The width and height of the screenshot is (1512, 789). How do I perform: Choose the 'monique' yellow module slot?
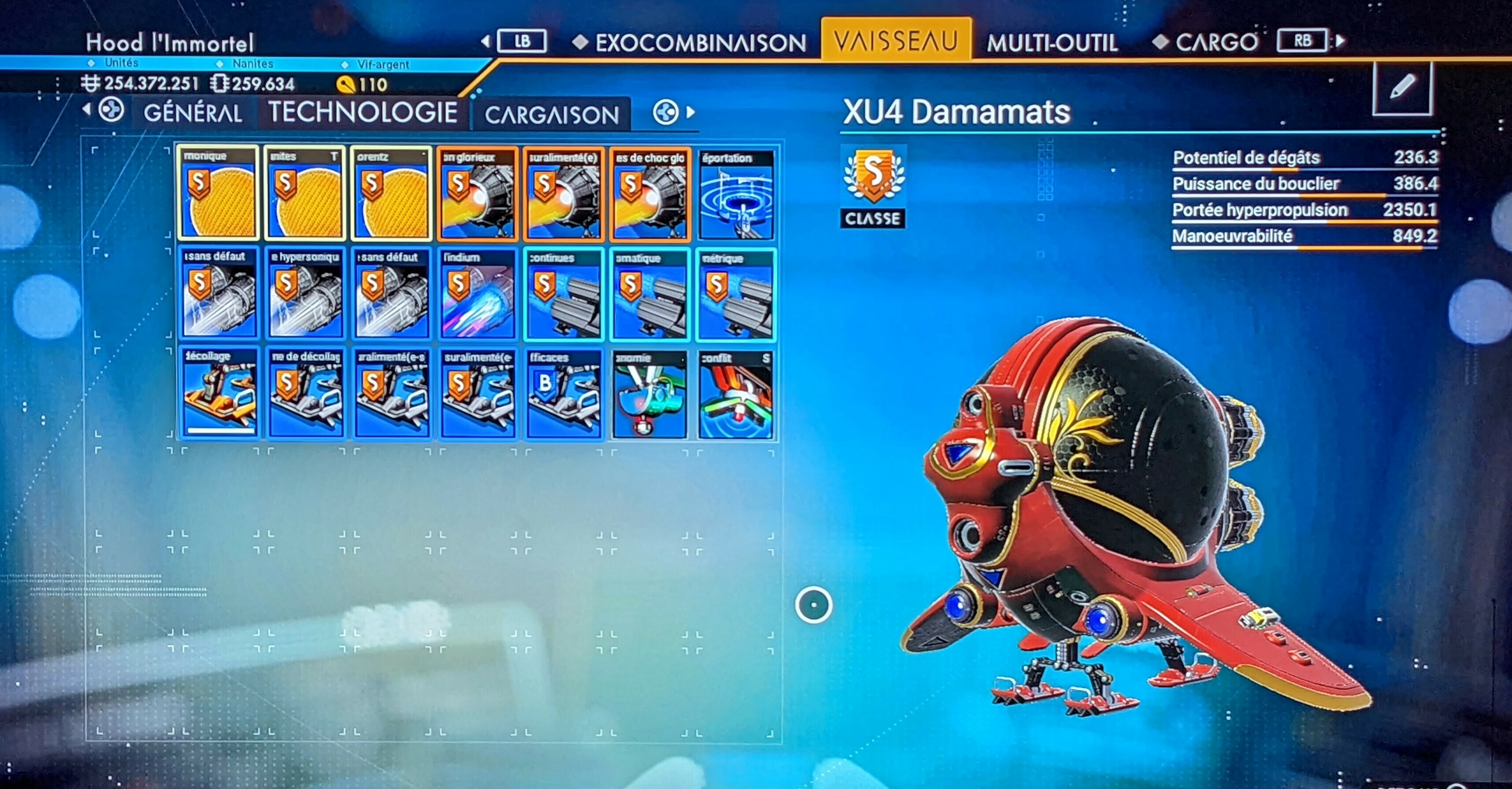tap(219, 195)
